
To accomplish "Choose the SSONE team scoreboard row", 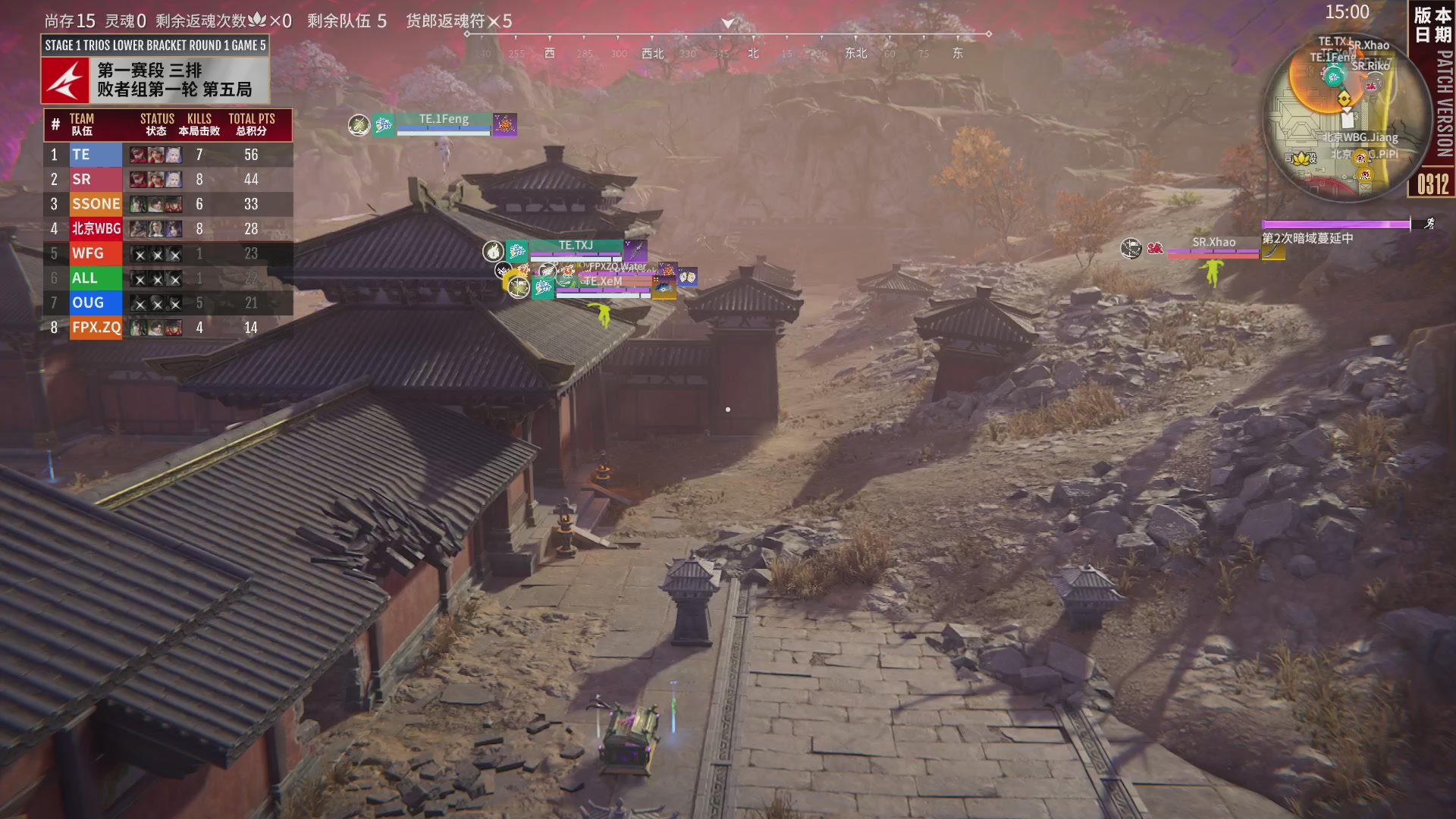I will 168,204.
